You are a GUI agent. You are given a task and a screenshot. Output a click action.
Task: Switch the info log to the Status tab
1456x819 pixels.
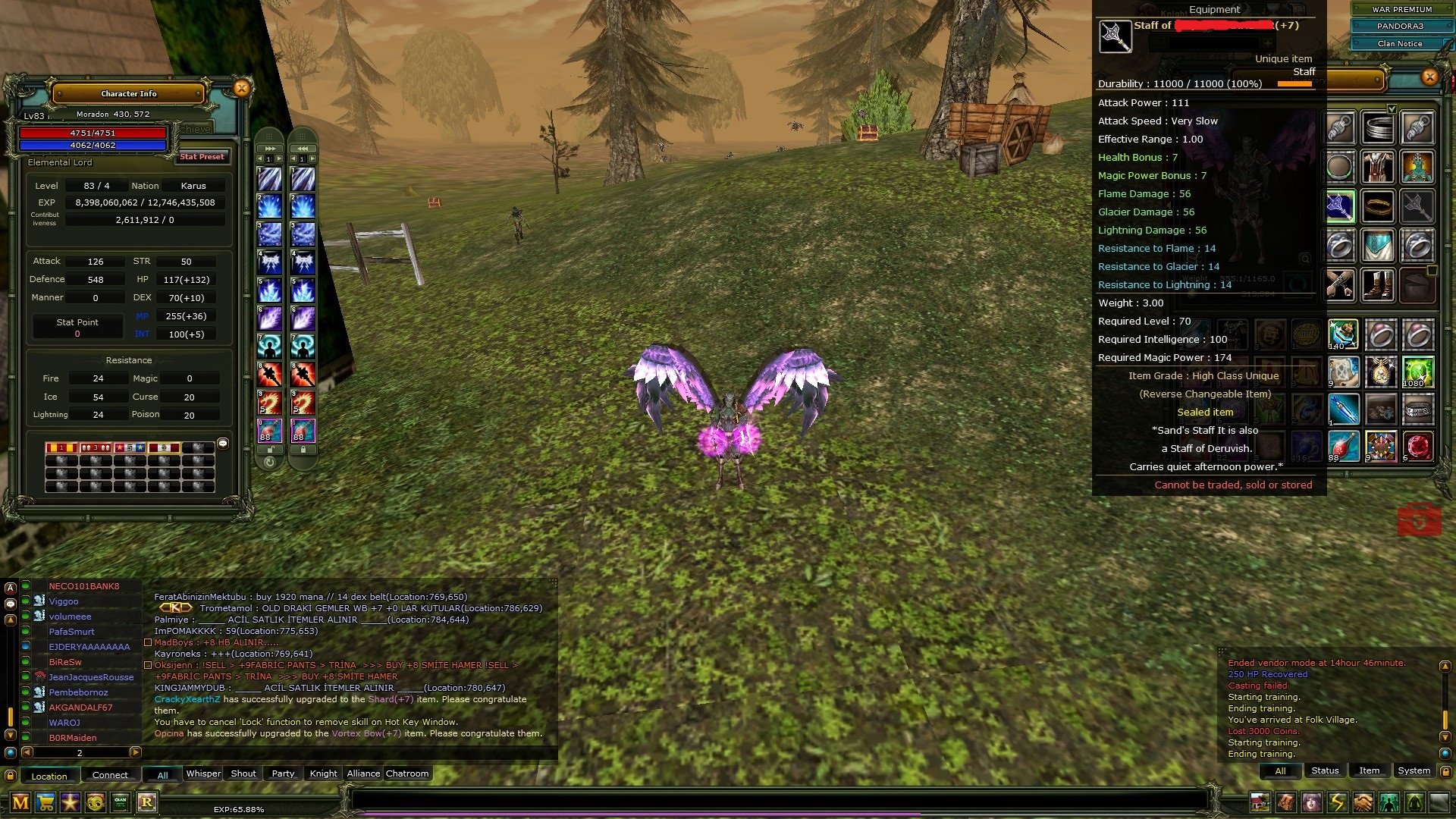click(x=1325, y=770)
